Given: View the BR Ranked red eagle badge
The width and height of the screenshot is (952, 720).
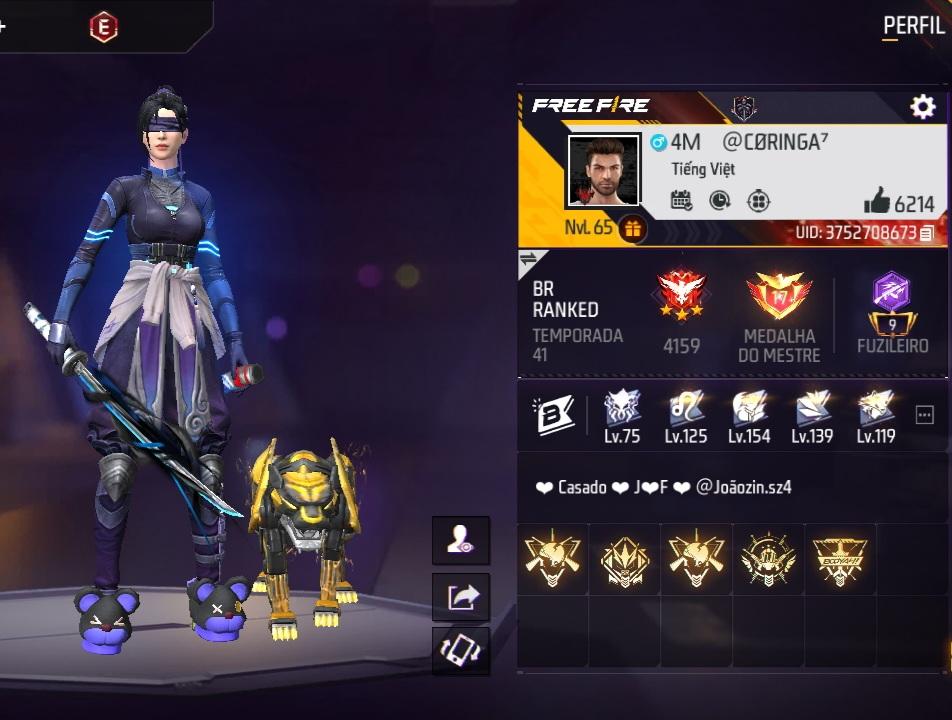Looking at the screenshot, I should [682, 298].
